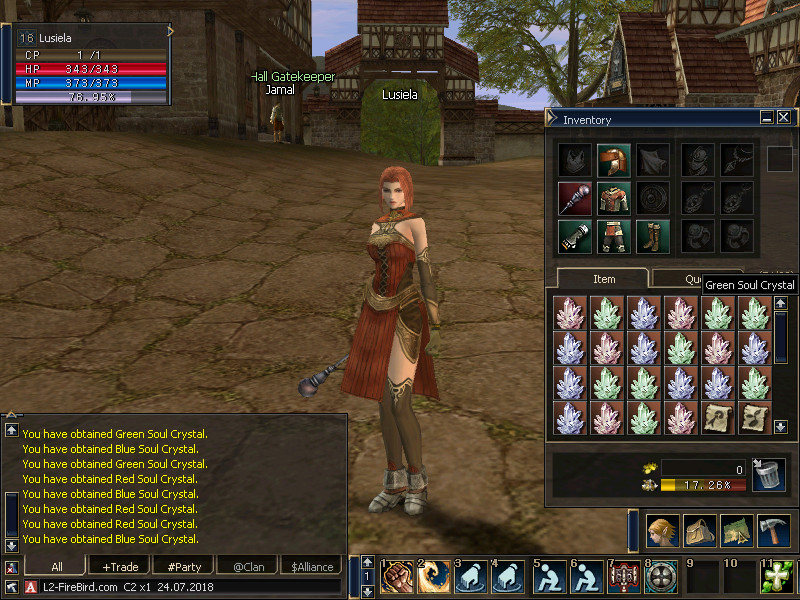Open the bag icon in menu bar
Screen dimensions: 800x600
click(699, 530)
